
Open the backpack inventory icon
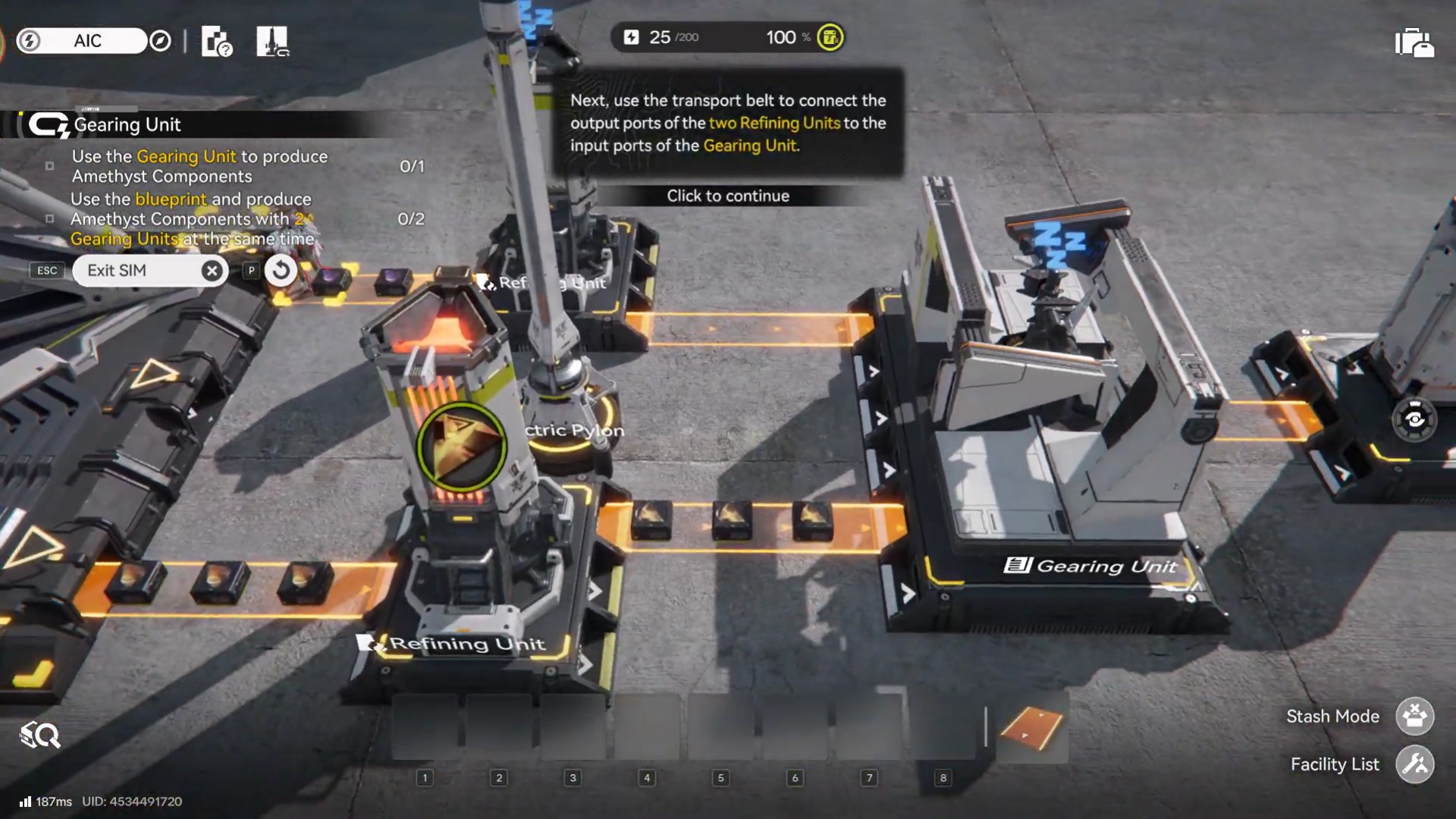1414,42
